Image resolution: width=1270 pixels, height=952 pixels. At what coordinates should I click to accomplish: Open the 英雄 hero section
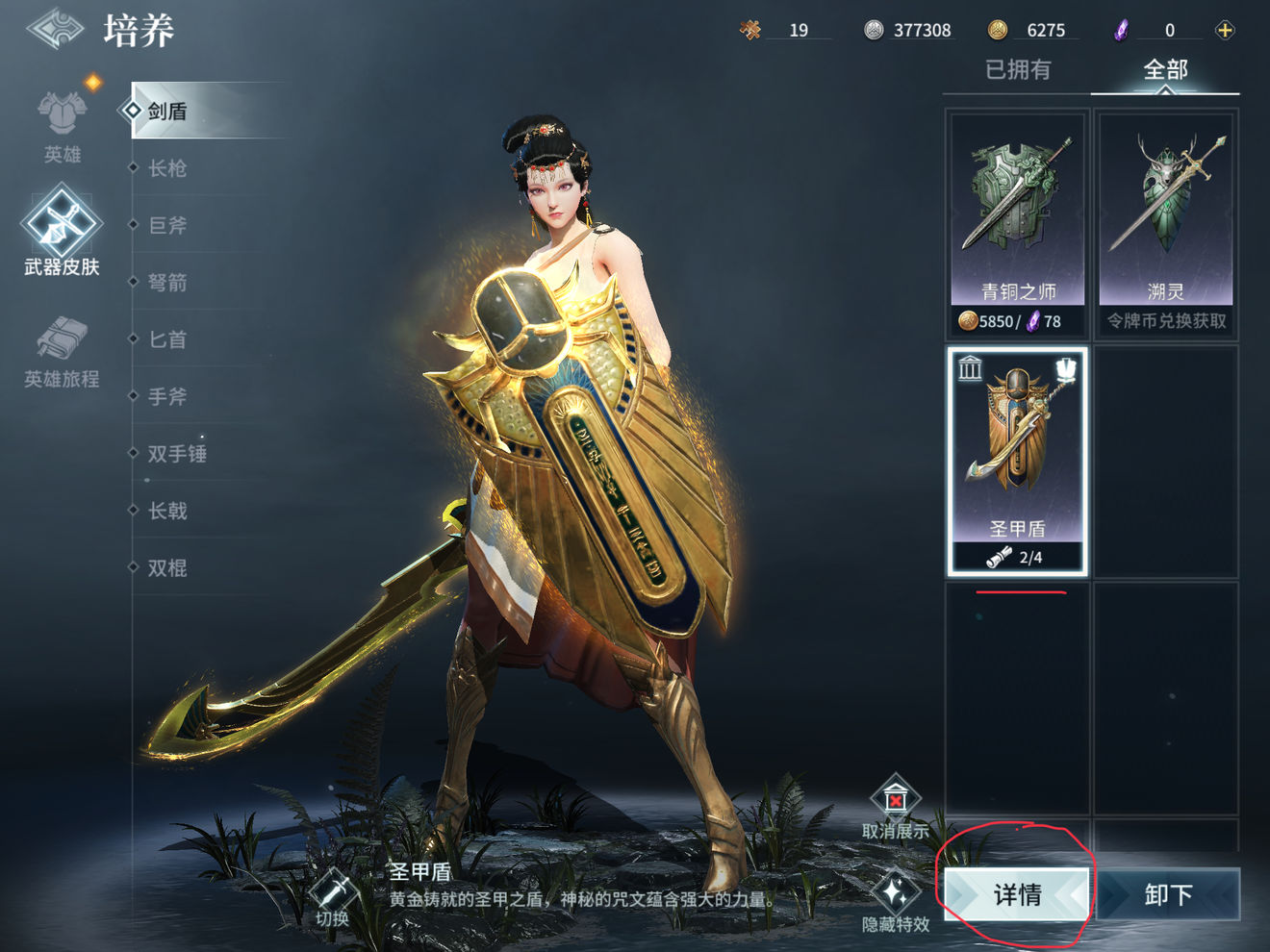63,127
